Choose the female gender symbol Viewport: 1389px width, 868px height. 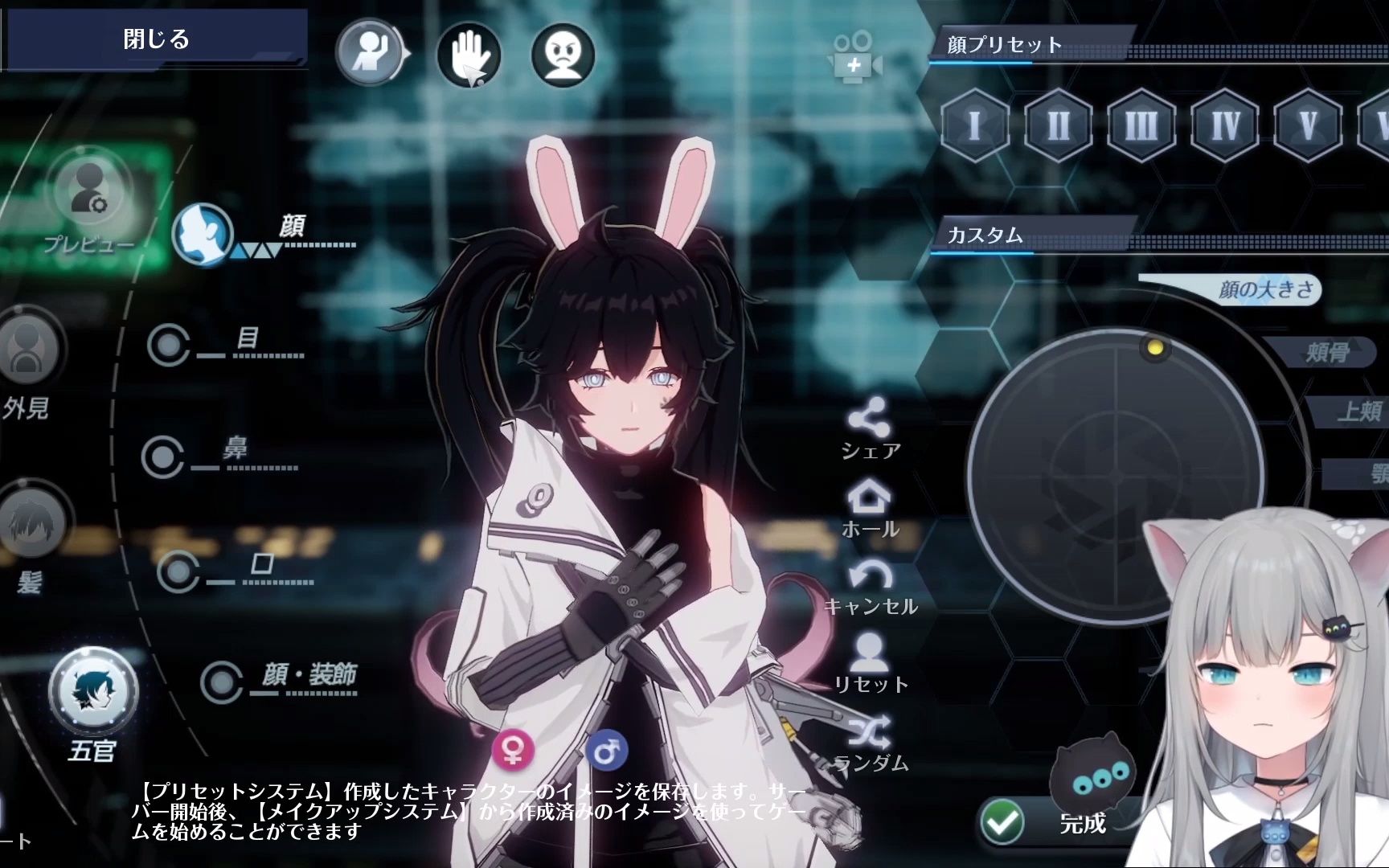513,749
